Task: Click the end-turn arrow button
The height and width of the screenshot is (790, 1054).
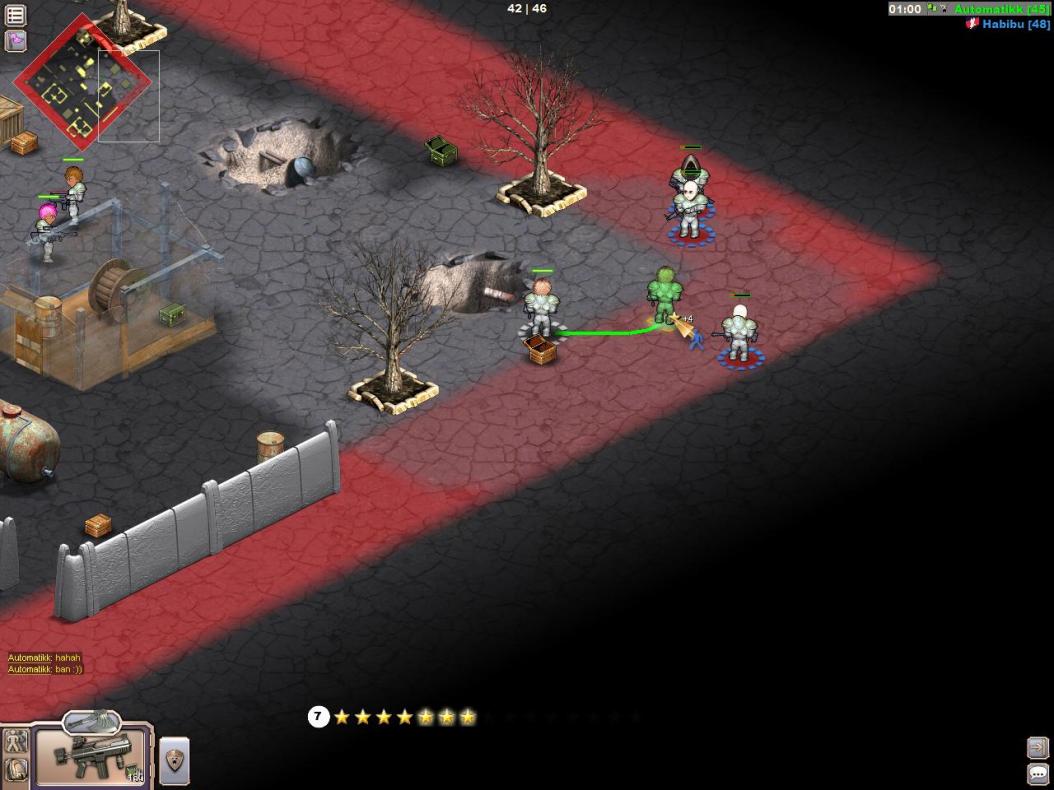Action: click(1037, 747)
